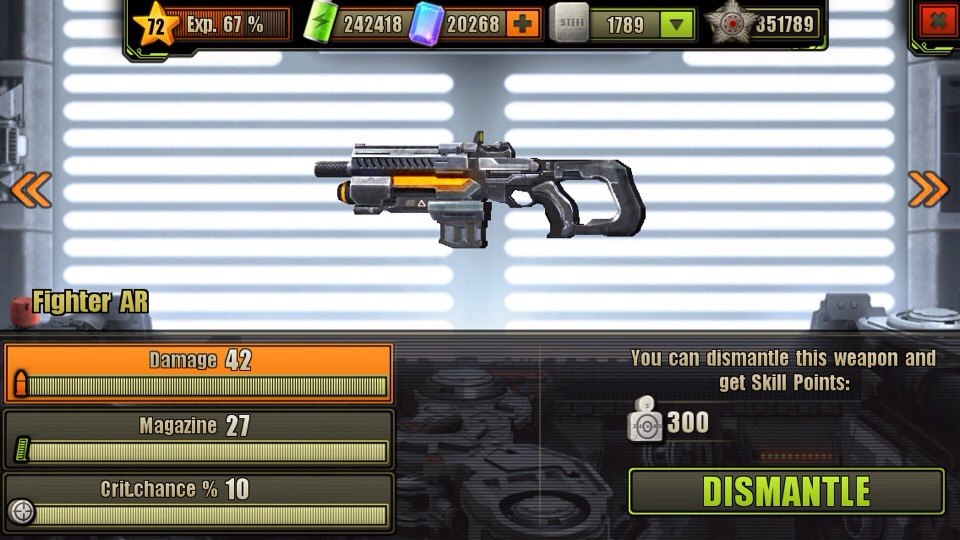Show the previous weapon with left arrows
Screen dimensions: 960x540
(30, 187)
